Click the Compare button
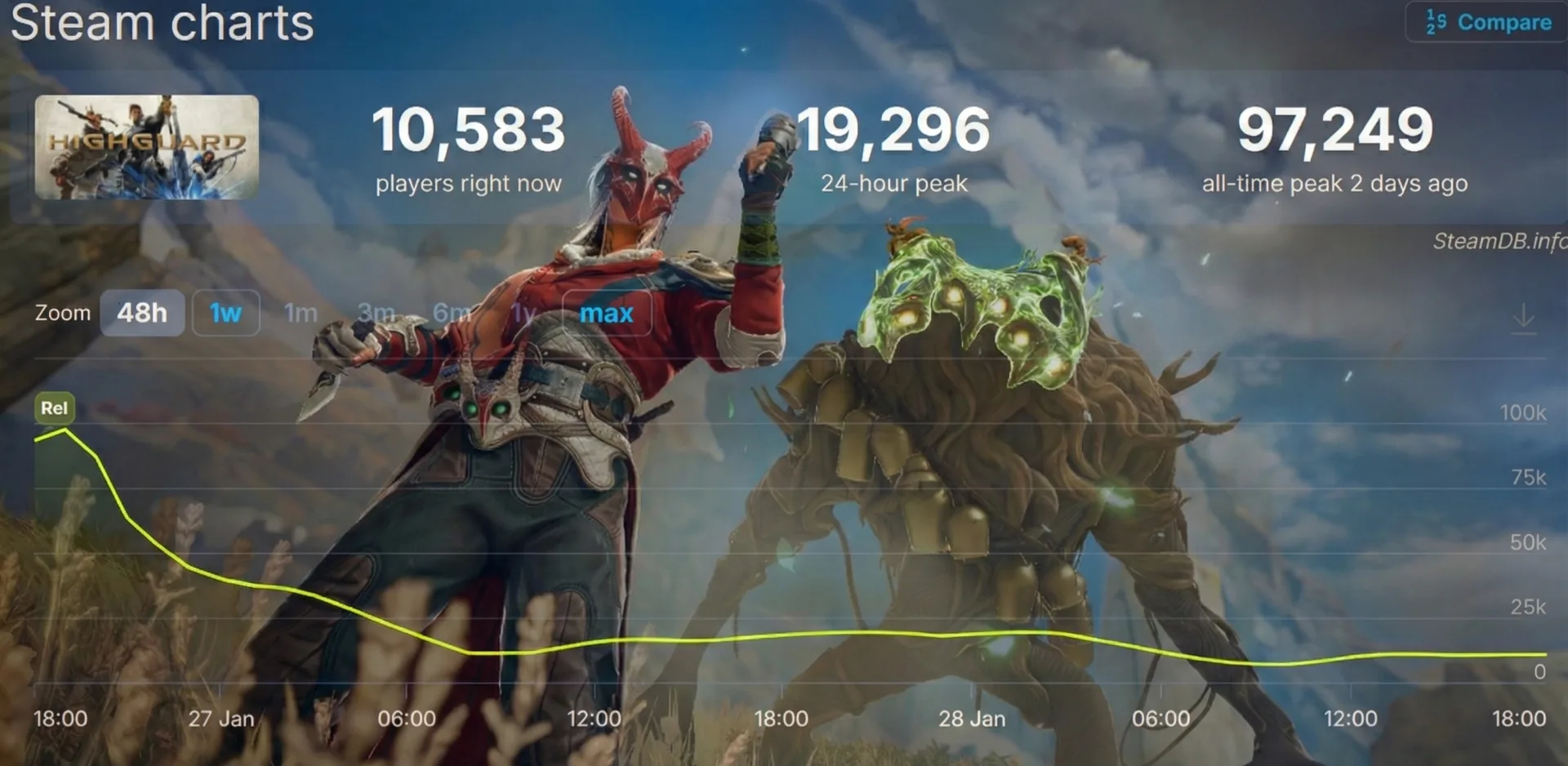Viewport: 1568px width, 766px height. click(x=1503, y=22)
